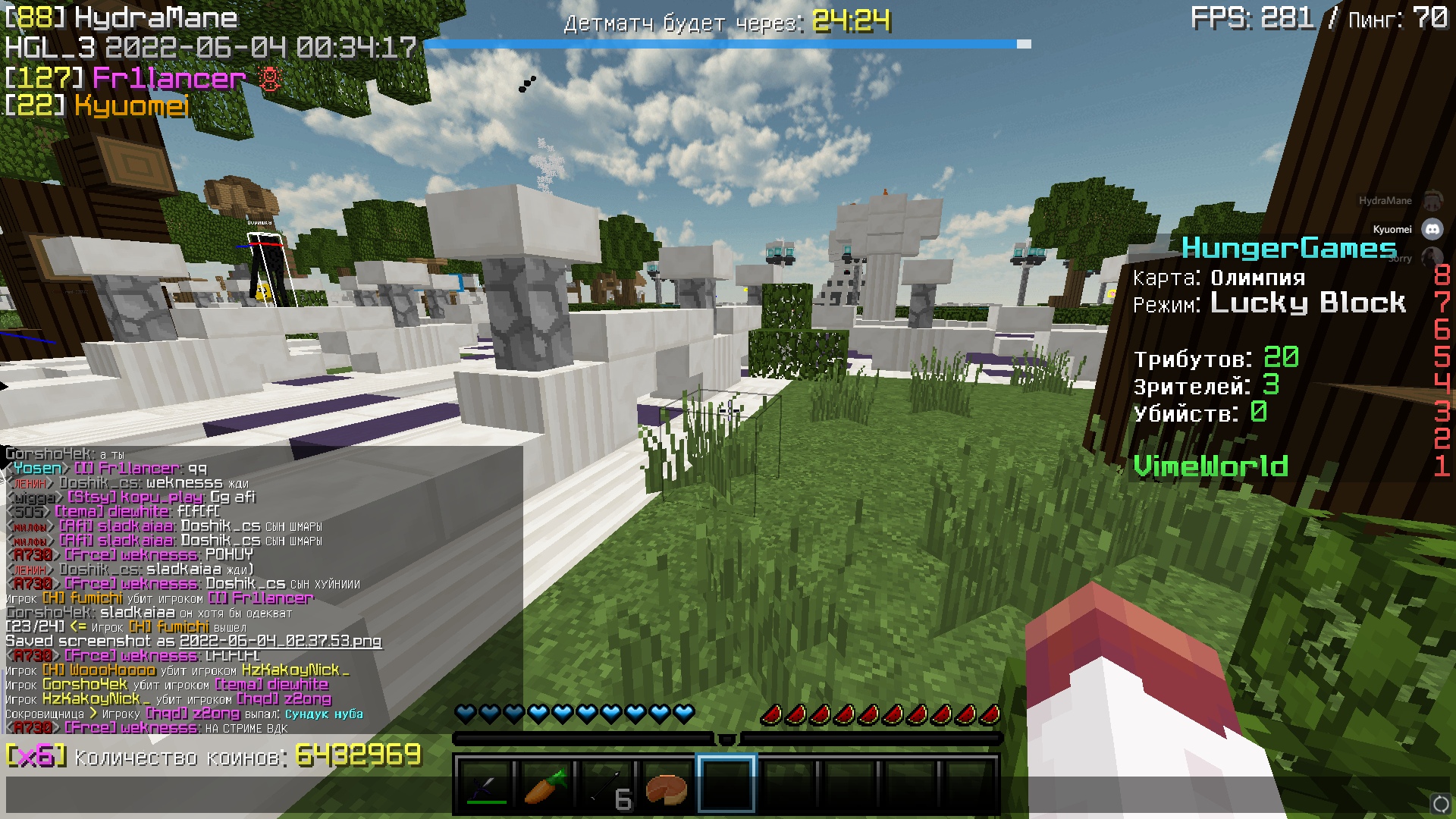1456x819 pixels.
Task: Click the HydraMane overlay avatar picture
Action: [x=1433, y=199]
